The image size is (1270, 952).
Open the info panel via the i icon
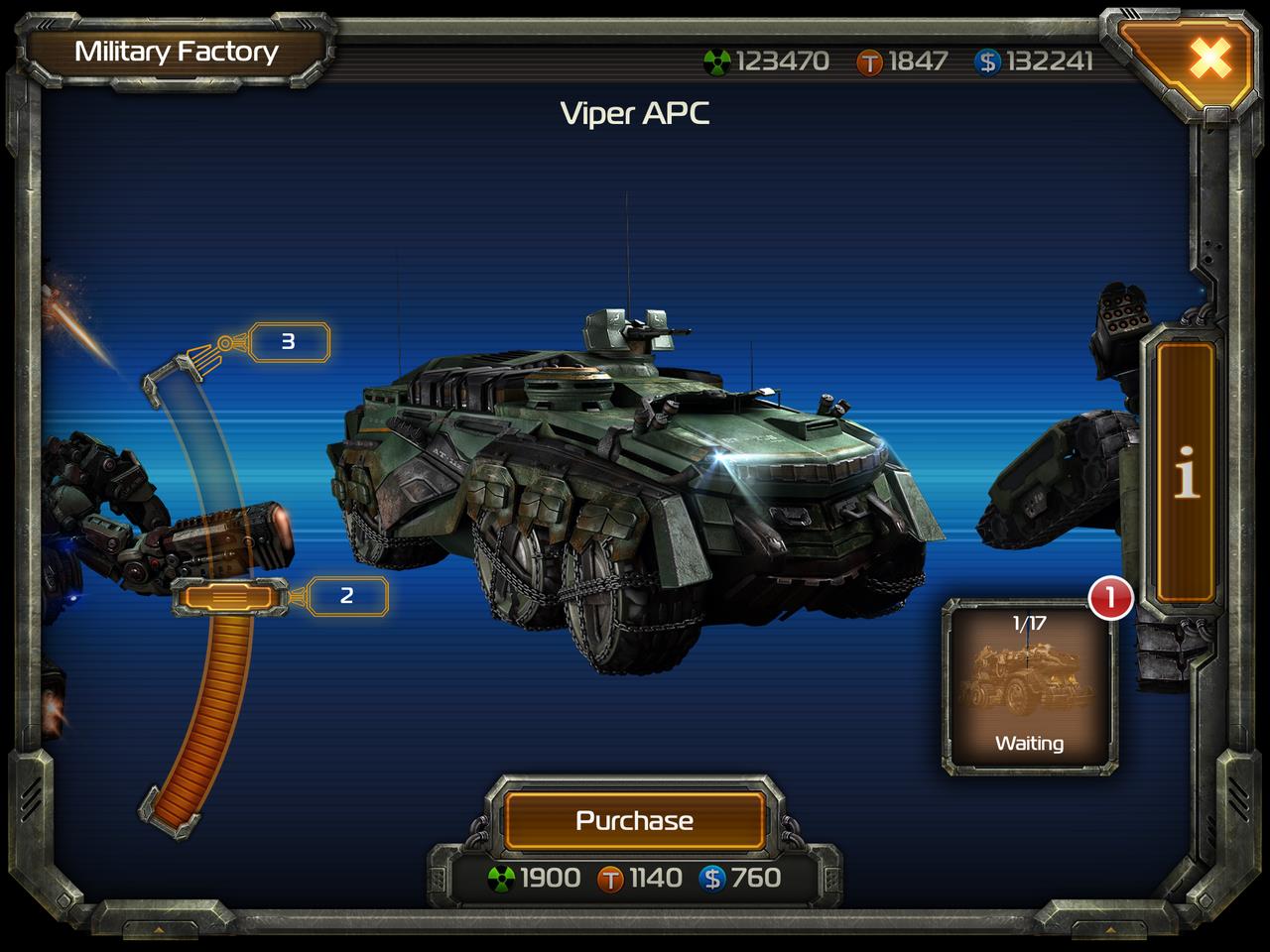pos(1187,472)
